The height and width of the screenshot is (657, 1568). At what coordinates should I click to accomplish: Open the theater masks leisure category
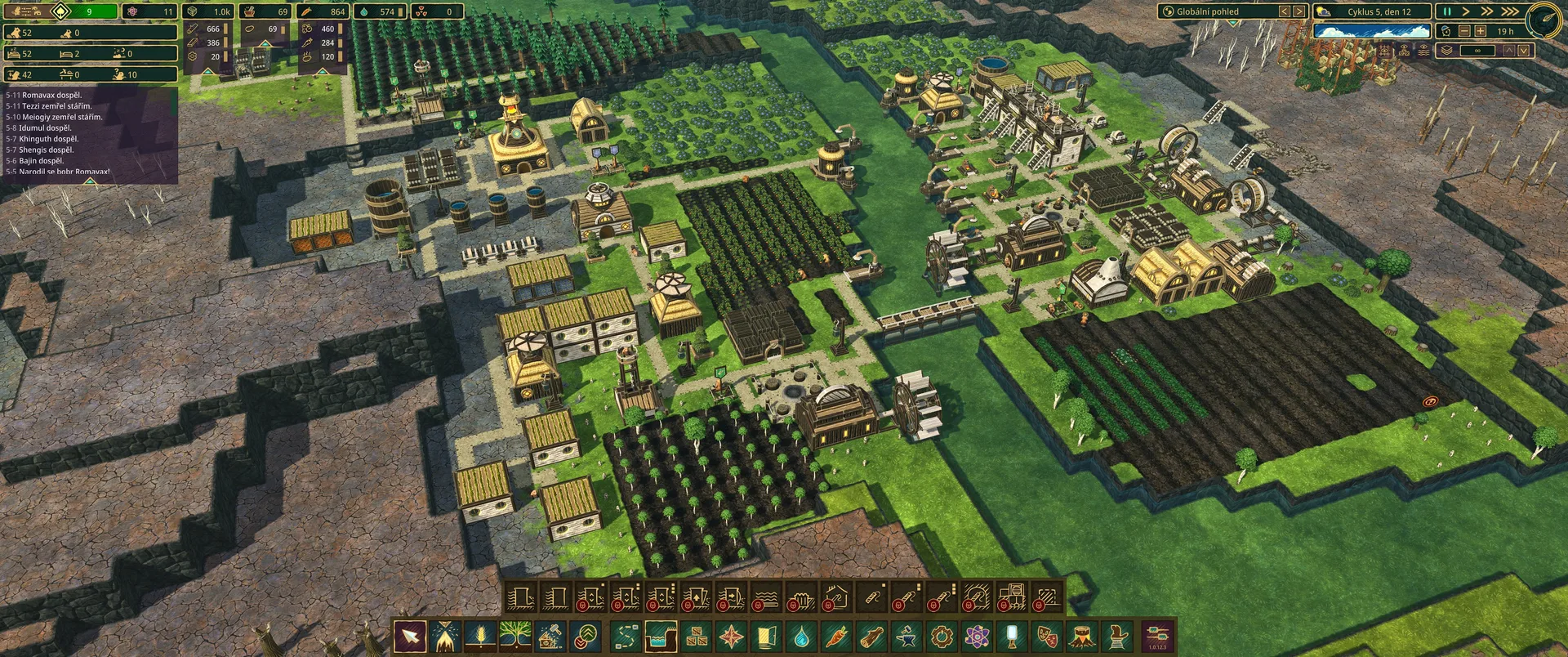(x=1047, y=637)
